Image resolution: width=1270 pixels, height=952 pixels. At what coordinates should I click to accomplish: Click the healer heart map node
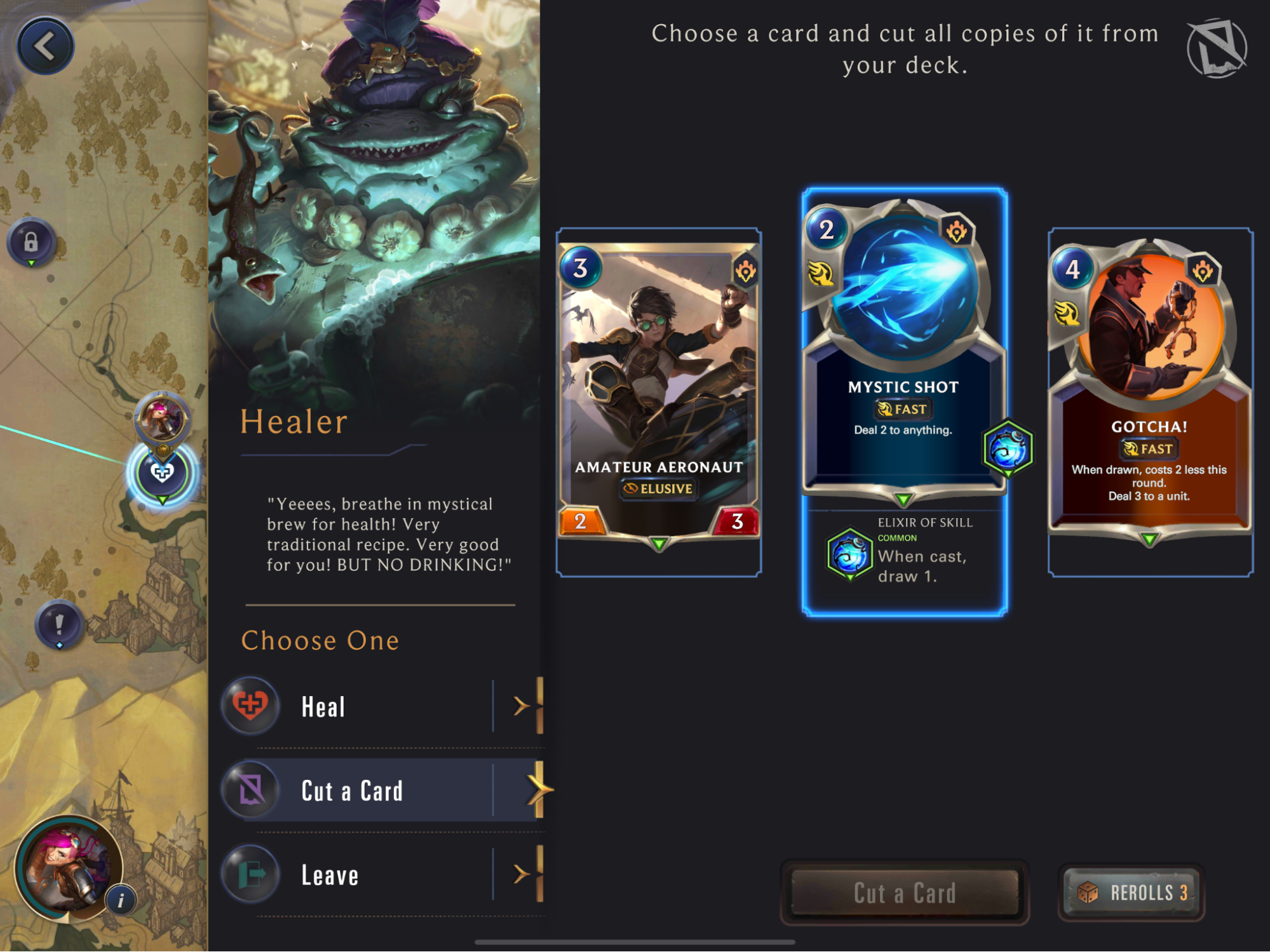[162, 473]
